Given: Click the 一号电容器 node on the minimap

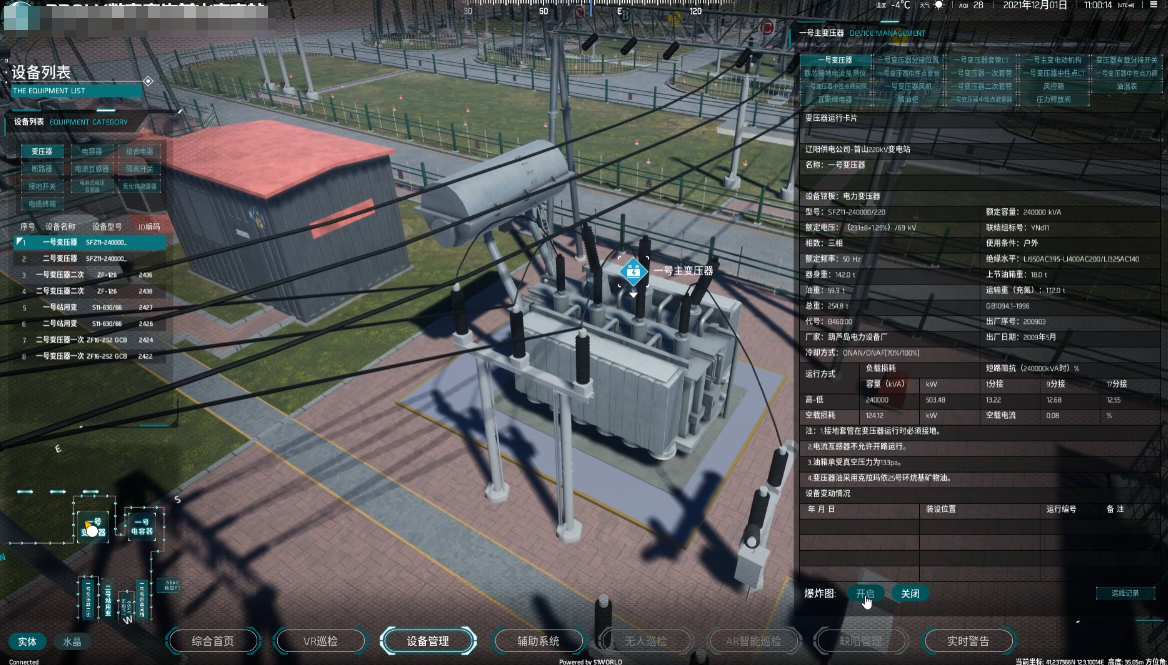Looking at the screenshot, I should (x=141, y=526).
